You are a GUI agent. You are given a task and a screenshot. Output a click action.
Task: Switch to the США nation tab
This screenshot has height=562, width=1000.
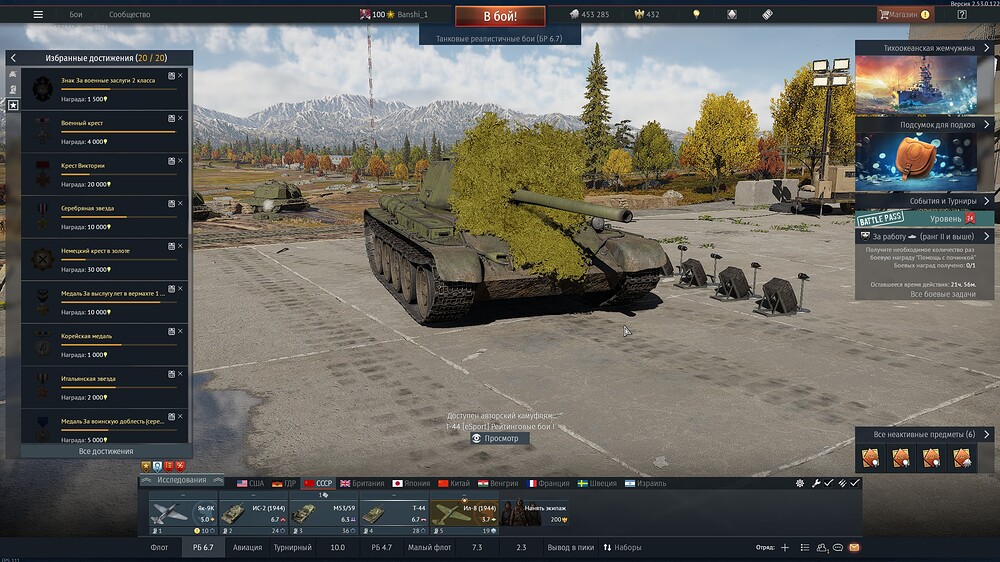(250, 483)
